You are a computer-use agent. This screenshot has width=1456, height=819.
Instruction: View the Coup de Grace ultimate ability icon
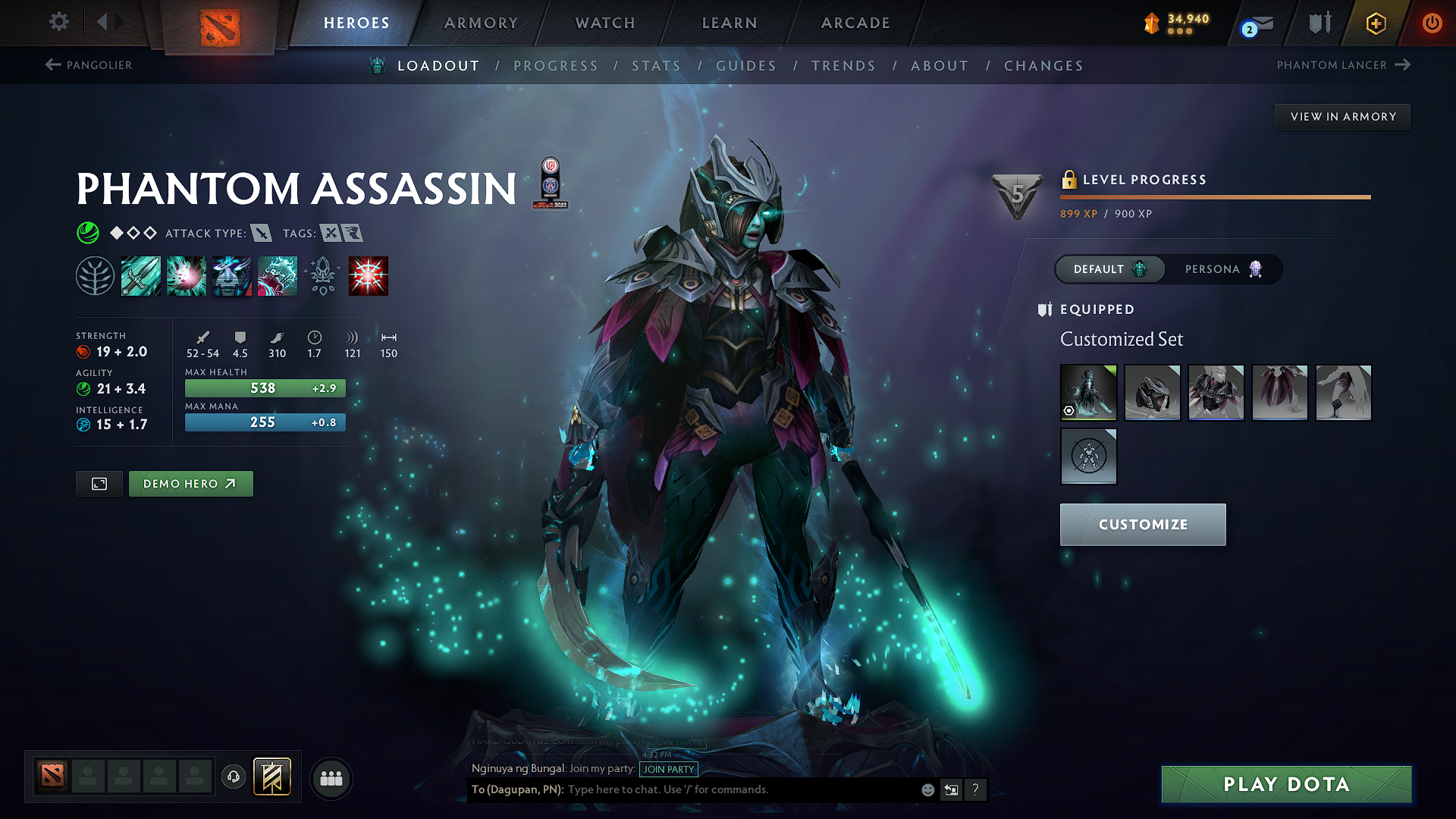[x=369, y=275]
